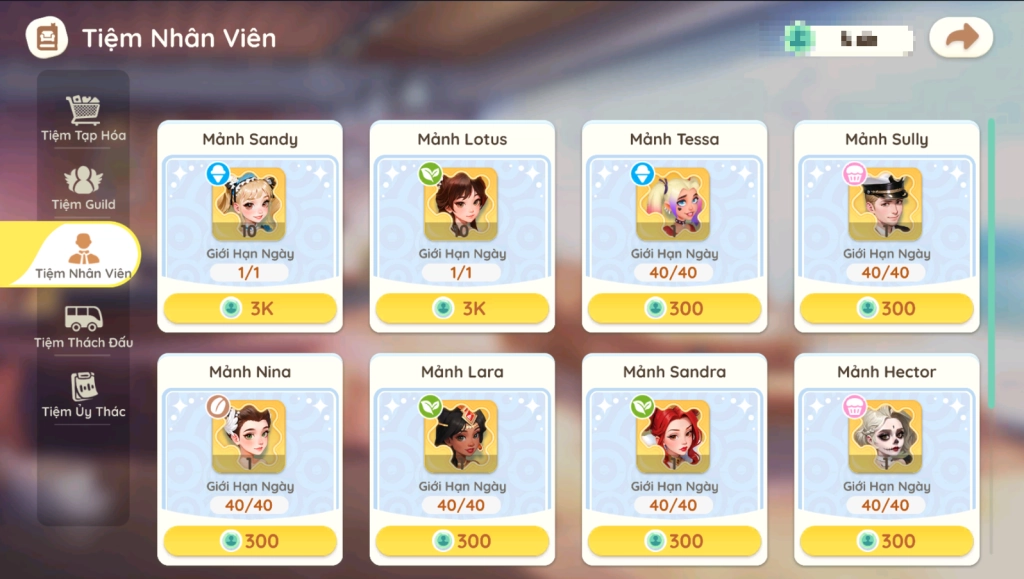Purchase Mảnh Lotus for 3K
The height and width of the screenshot is (579, 1024).
(462, 309)
